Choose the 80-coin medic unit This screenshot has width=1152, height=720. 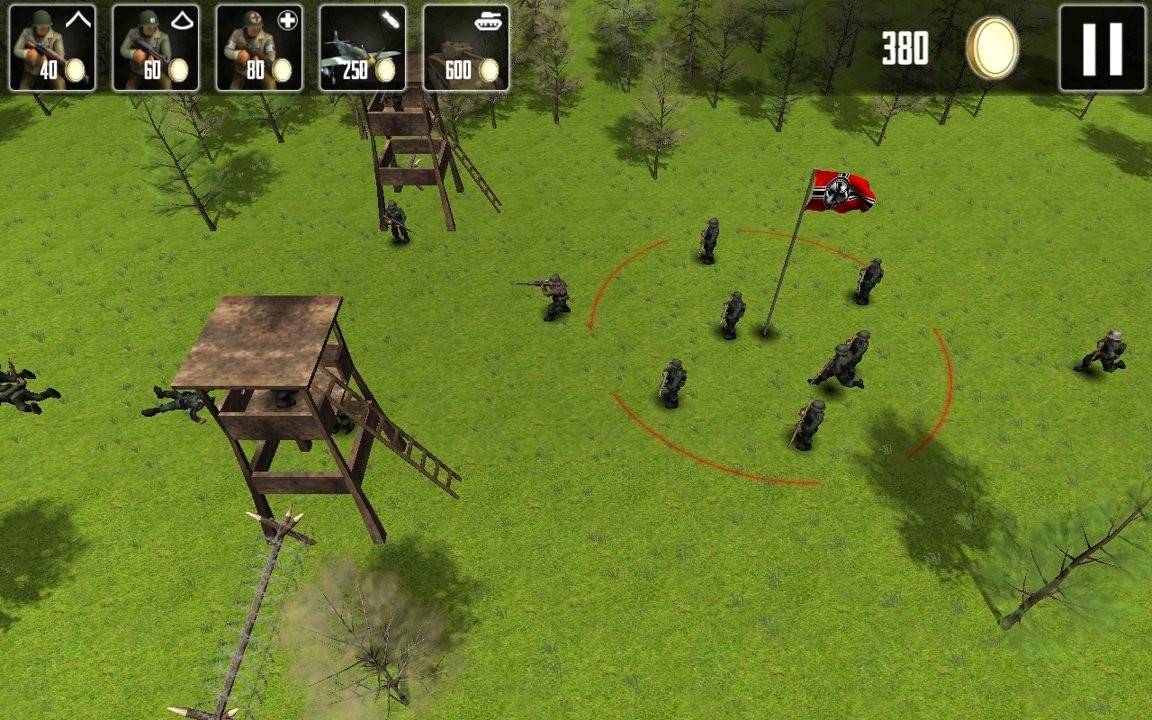pos(260,48)
